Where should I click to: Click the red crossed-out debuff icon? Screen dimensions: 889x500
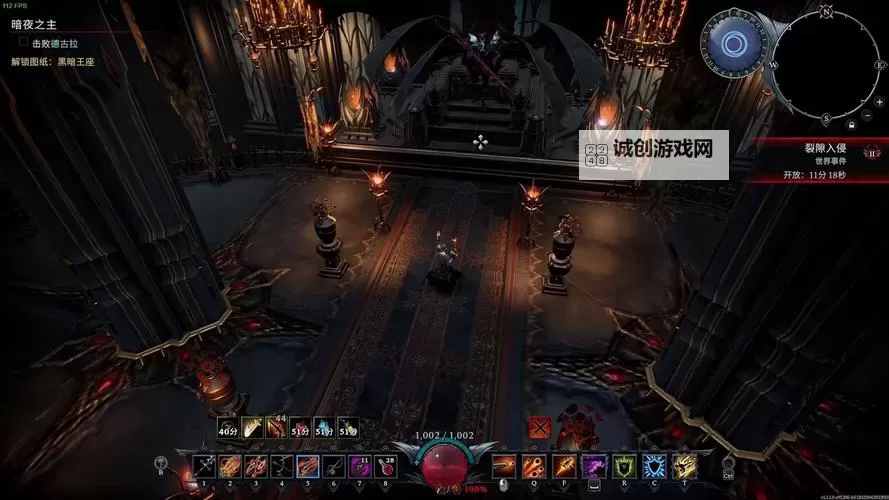click(x=540, y=427)
